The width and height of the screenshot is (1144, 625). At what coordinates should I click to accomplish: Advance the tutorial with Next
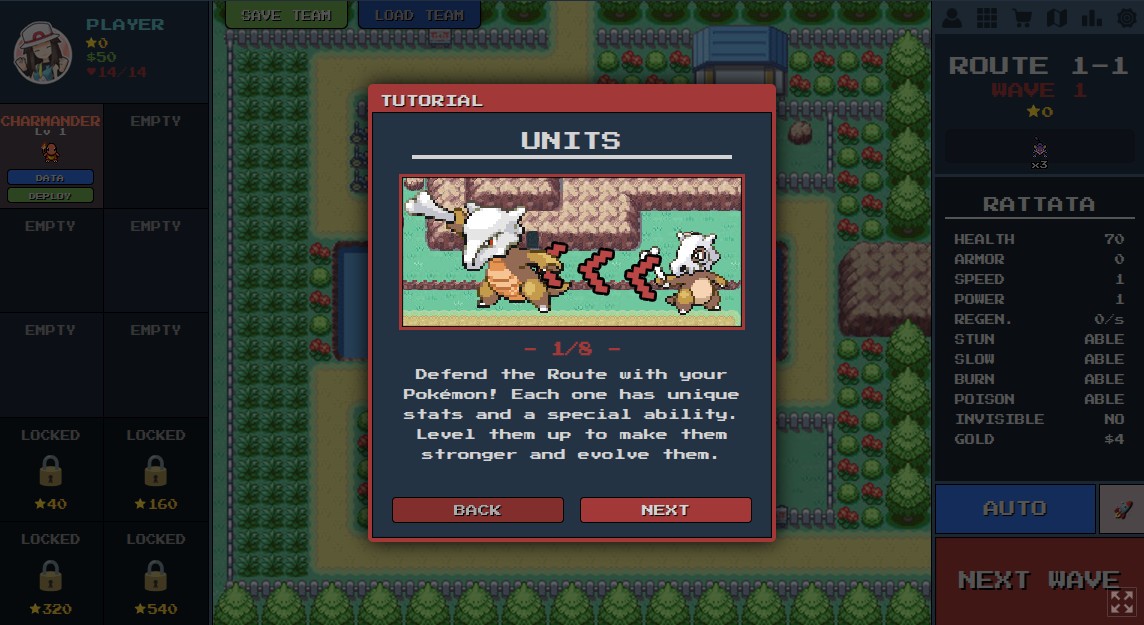[665, 510]
